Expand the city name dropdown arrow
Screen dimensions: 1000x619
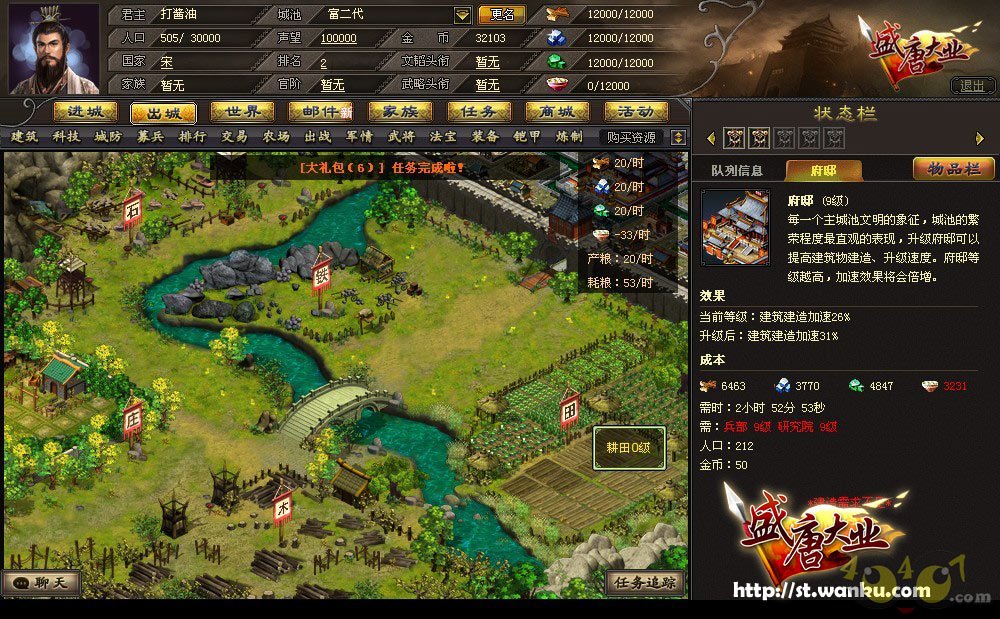pos(462,15)
